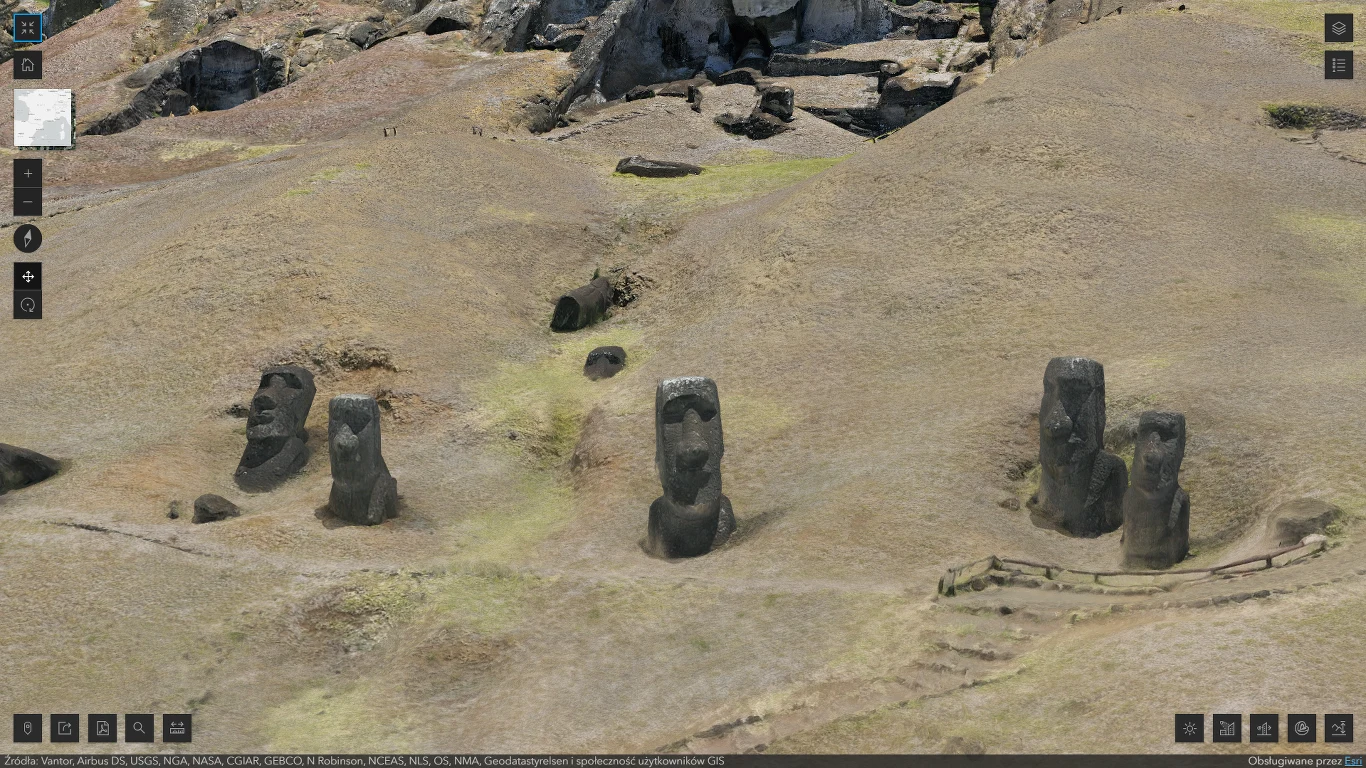Zoom in on the scene

pyautogui.click(x=28, y=173)
